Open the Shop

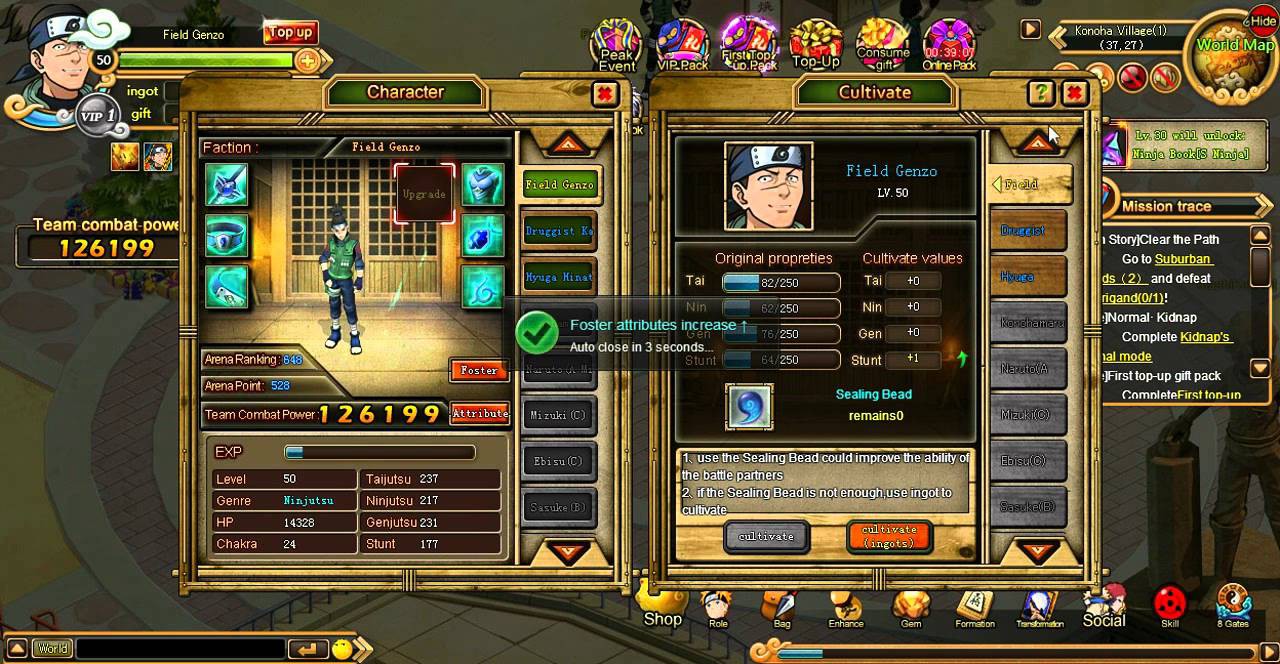tap(662, 606)
